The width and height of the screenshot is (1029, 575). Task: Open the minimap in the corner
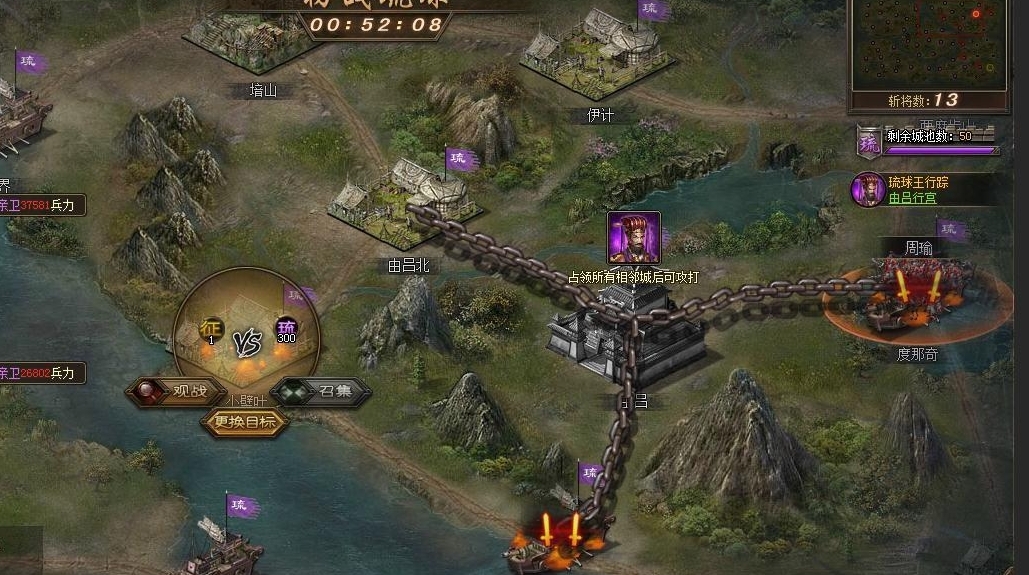coord(929,43)
